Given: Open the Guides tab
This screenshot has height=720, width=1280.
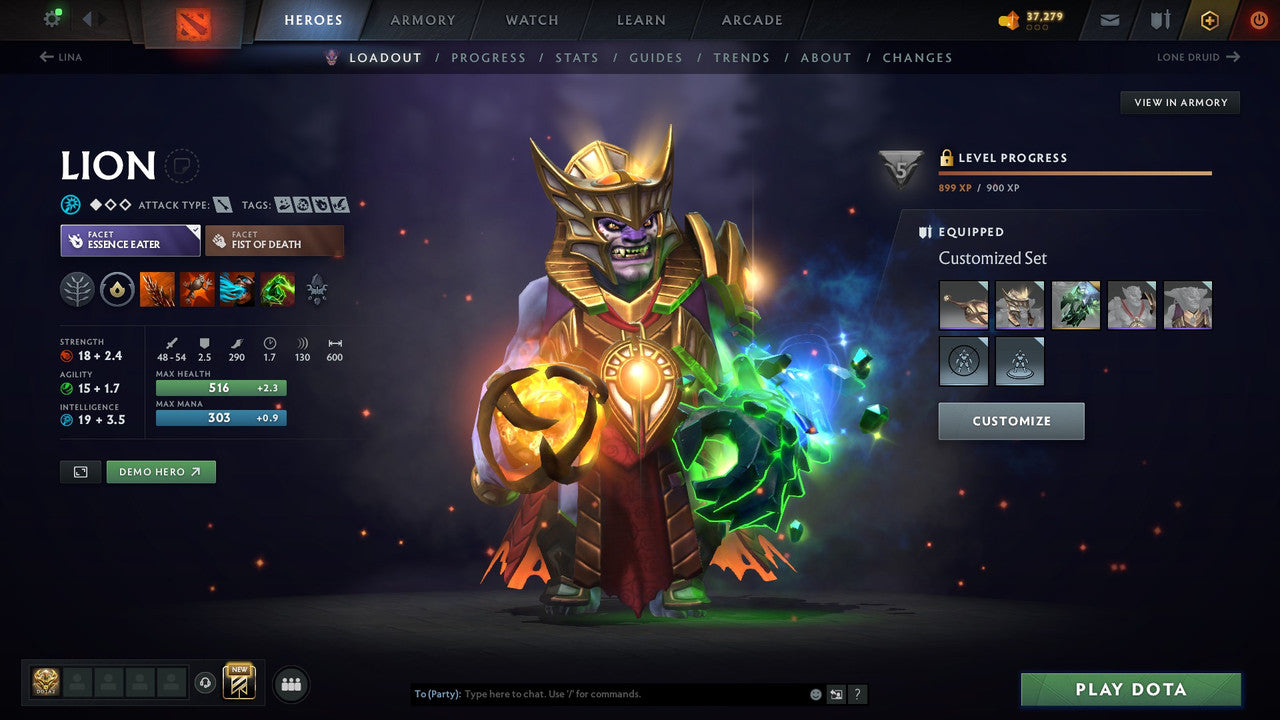Looking at the screenshot, I should point(656,57).
